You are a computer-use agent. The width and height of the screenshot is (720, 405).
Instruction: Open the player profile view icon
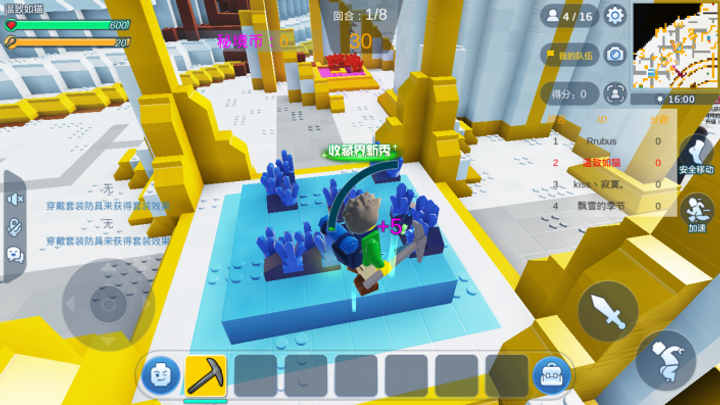[615, 93]
